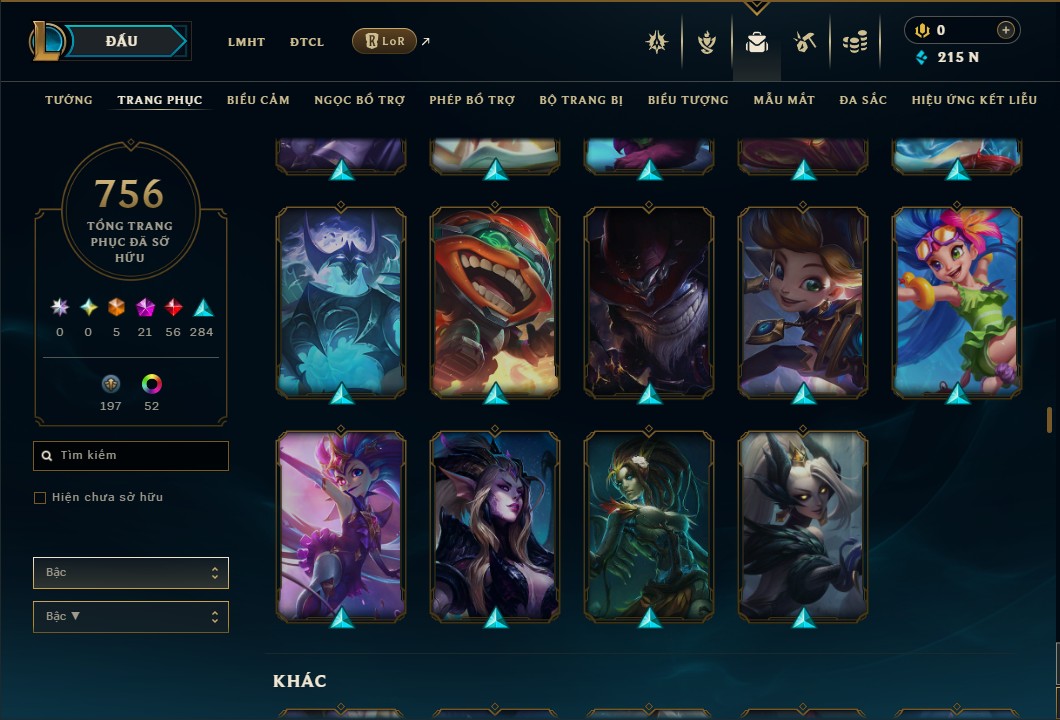Screen dimensions: 1060x720
Task: Select the MẪU MẮT tab
Action: [784, 100]
